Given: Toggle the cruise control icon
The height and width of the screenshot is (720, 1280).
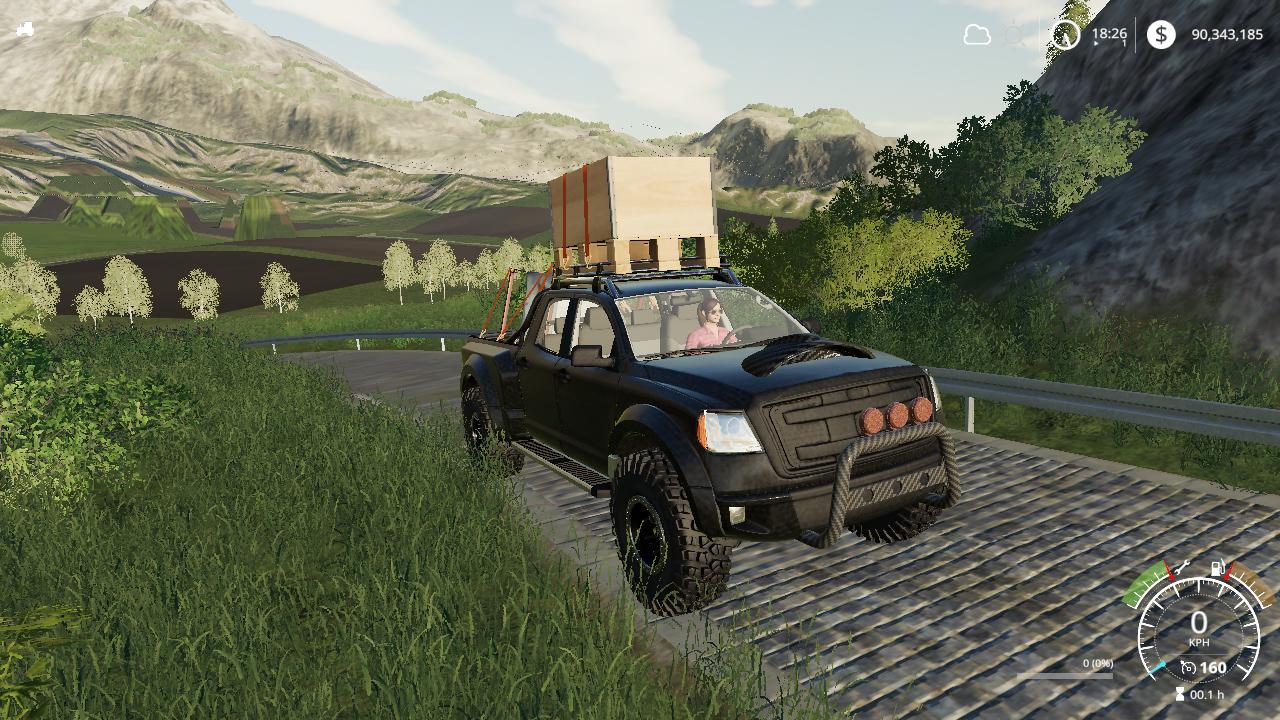Looking at the screenshot, I should click(1188, 667).
